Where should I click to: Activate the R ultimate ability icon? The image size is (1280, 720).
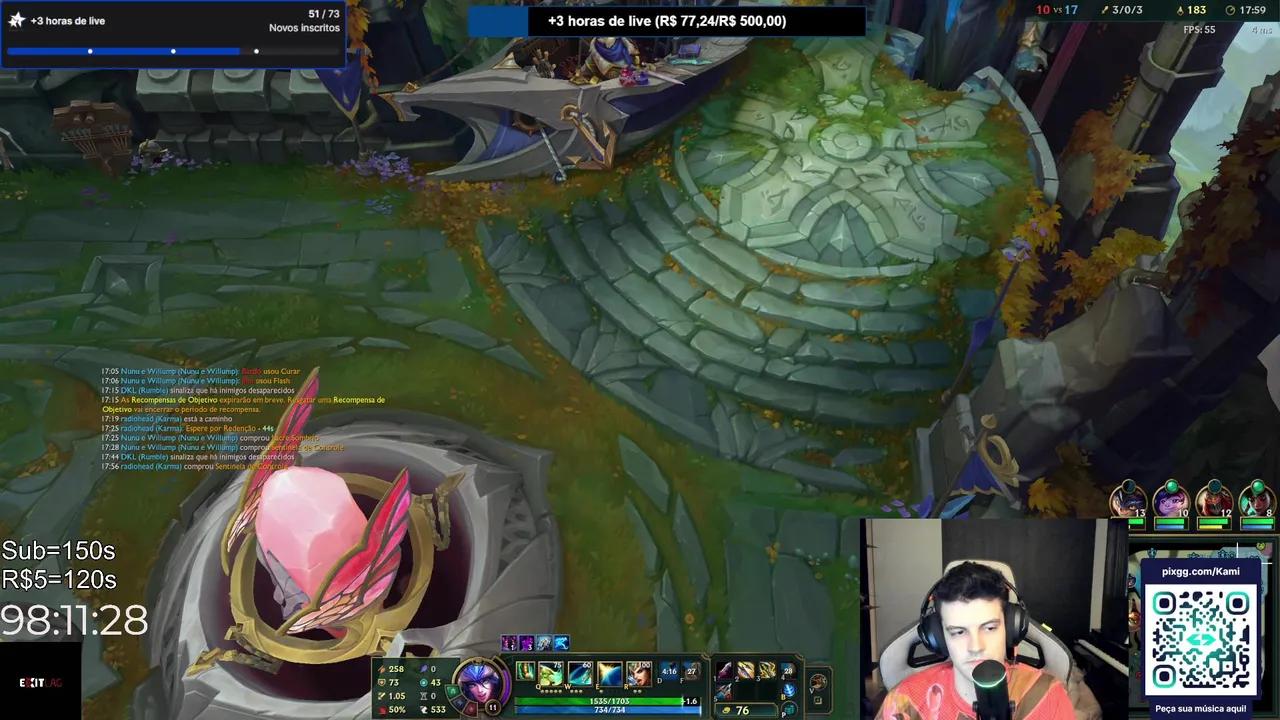tap(638, 673)
